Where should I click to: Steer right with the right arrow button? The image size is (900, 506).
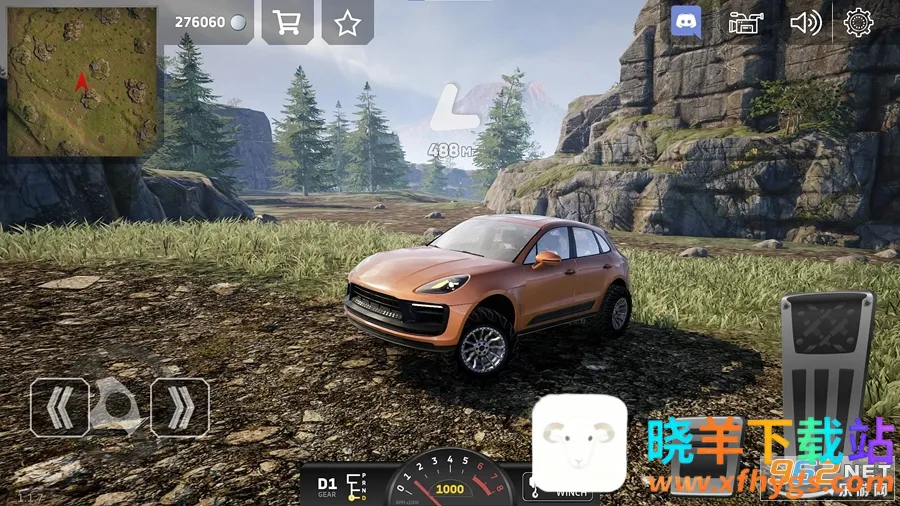coord(180,407)
